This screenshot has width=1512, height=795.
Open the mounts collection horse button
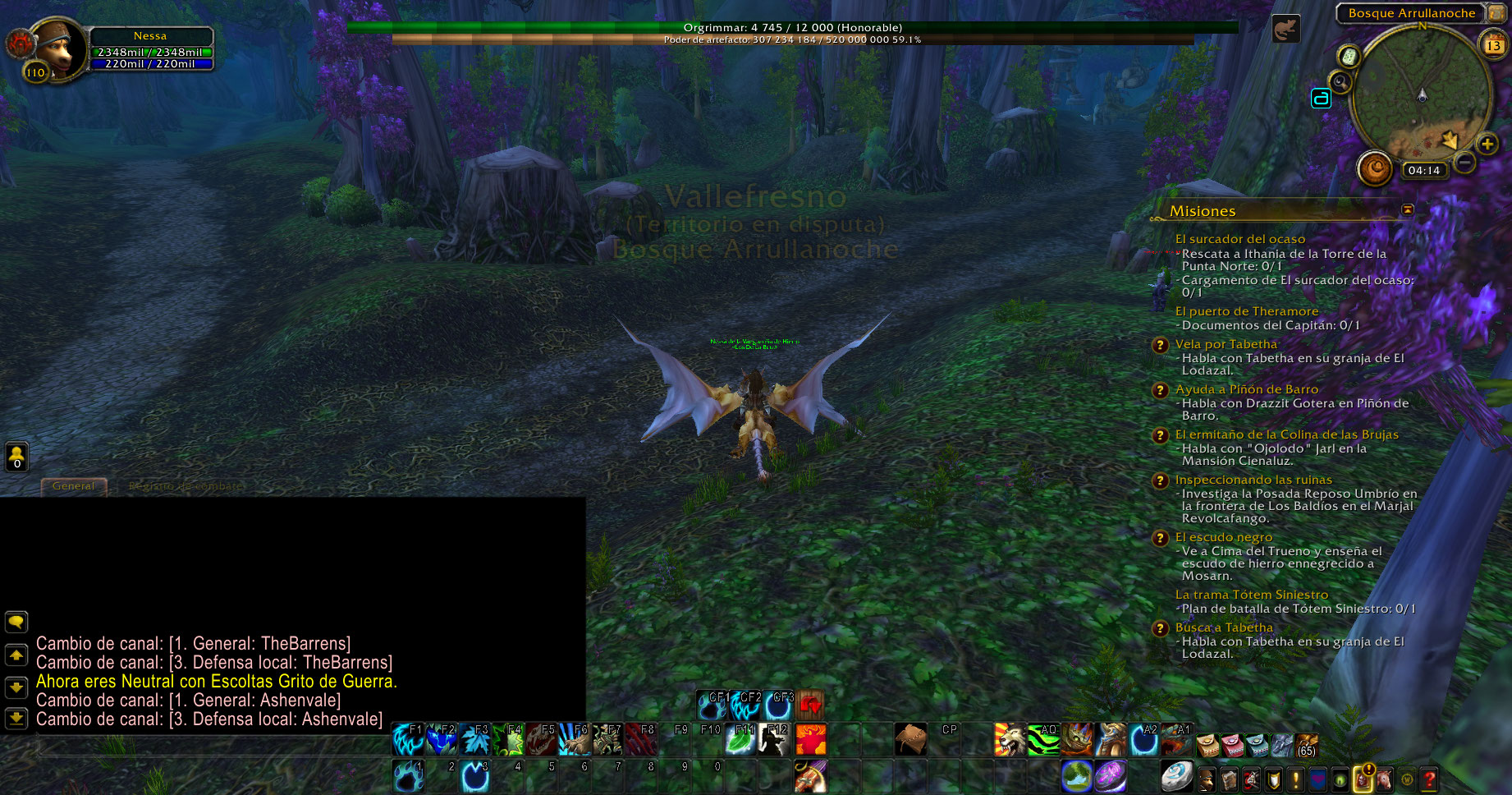[x=1384, y=778]
